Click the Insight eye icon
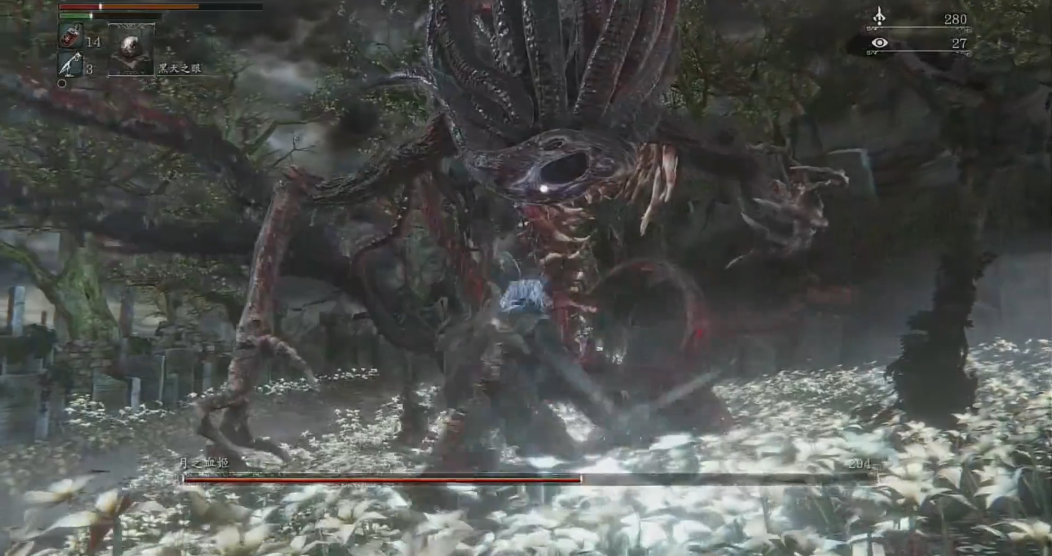The width and height of the screenshot is (1052, 556). click(879, 43)
